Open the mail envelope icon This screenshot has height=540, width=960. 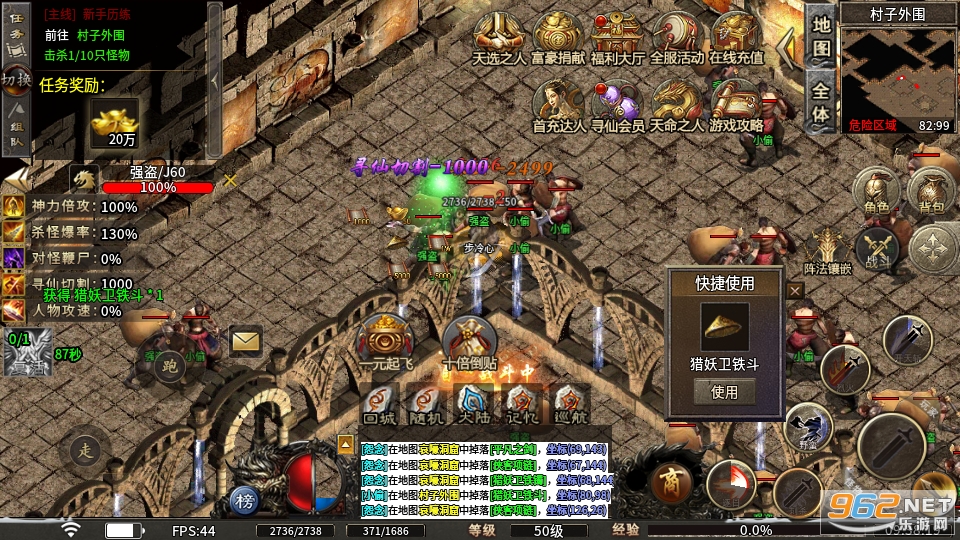point(245,342)
